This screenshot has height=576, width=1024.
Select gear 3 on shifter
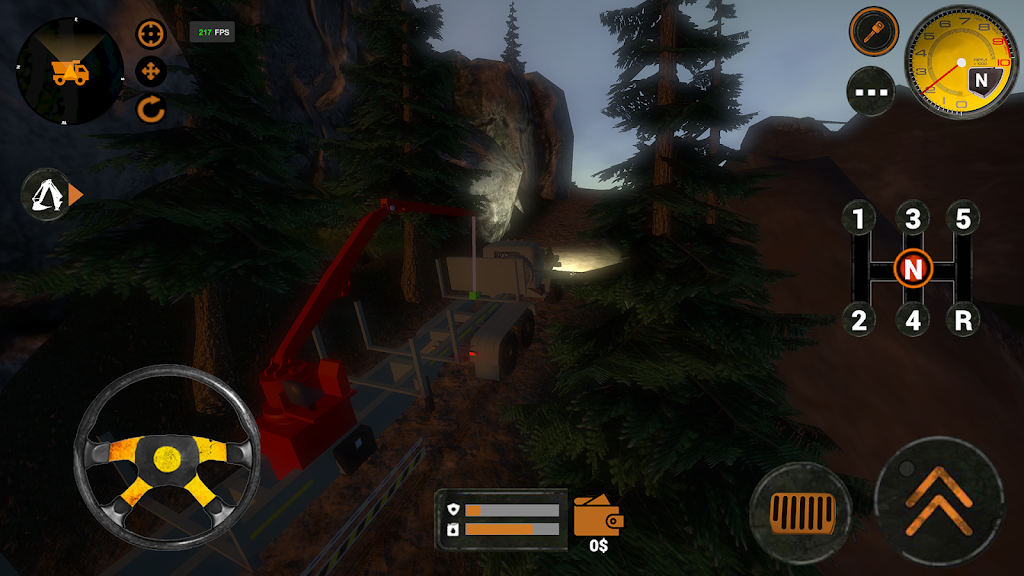click(x=911, y=218)
